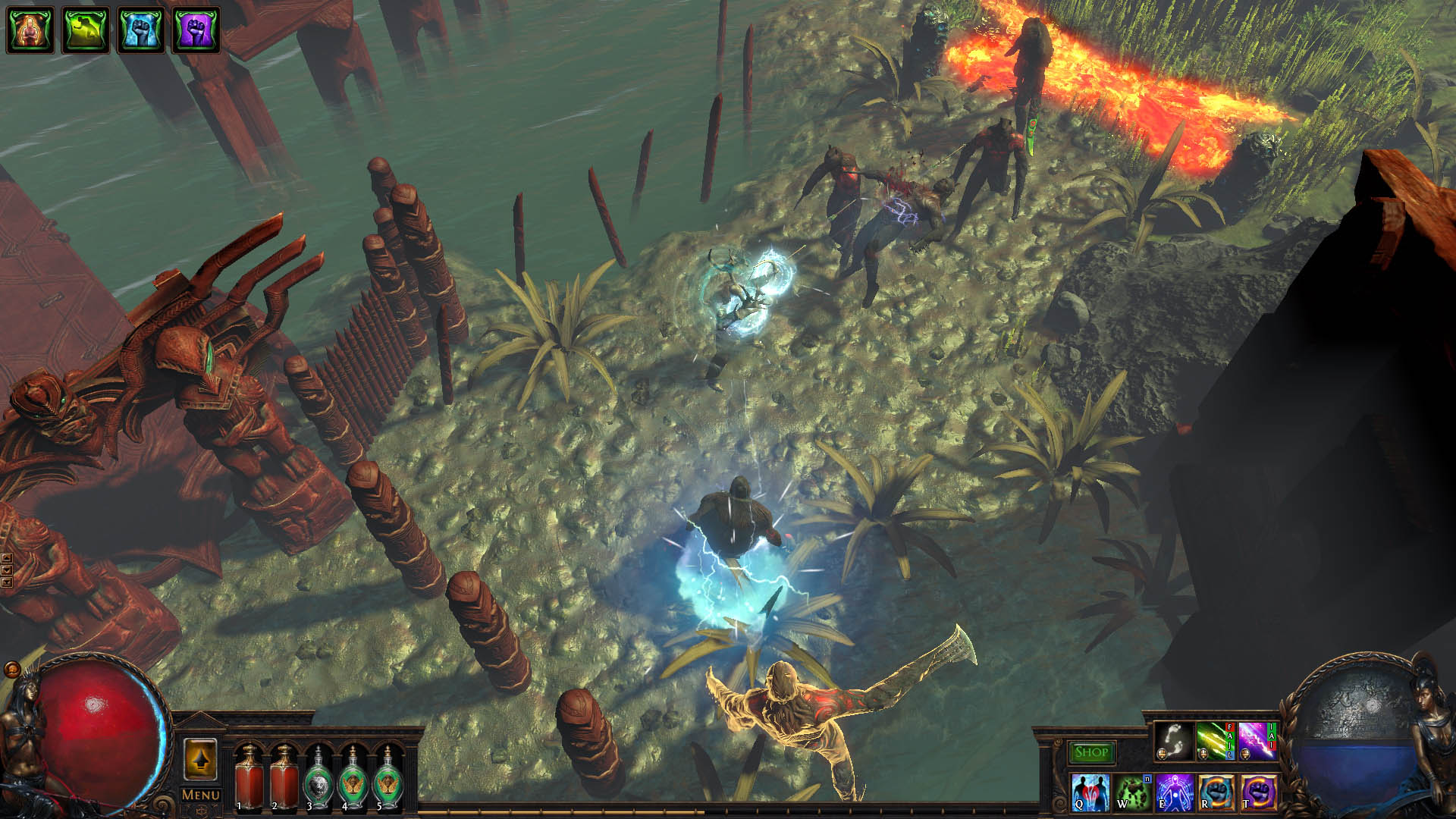Click the golden level-up arrow button

[200, 759]
